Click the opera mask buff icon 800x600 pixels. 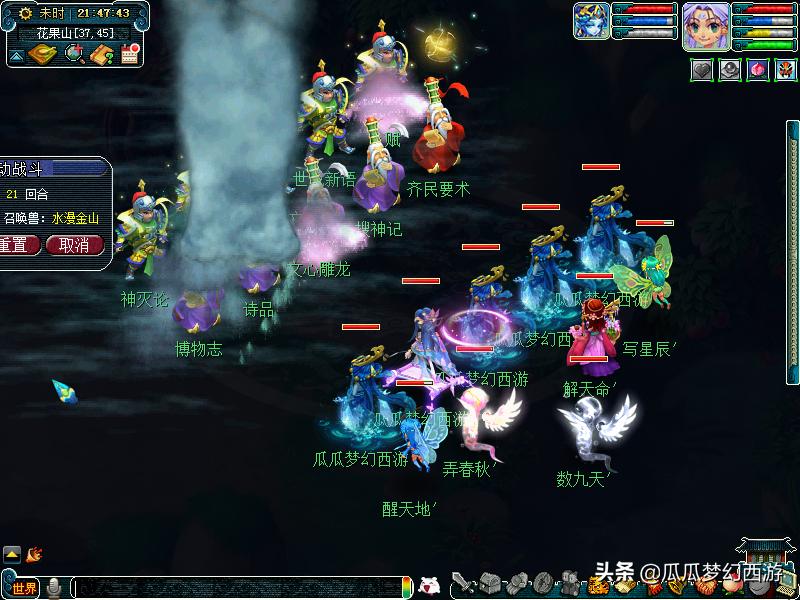pyautogui.click(x=786, y=70)
